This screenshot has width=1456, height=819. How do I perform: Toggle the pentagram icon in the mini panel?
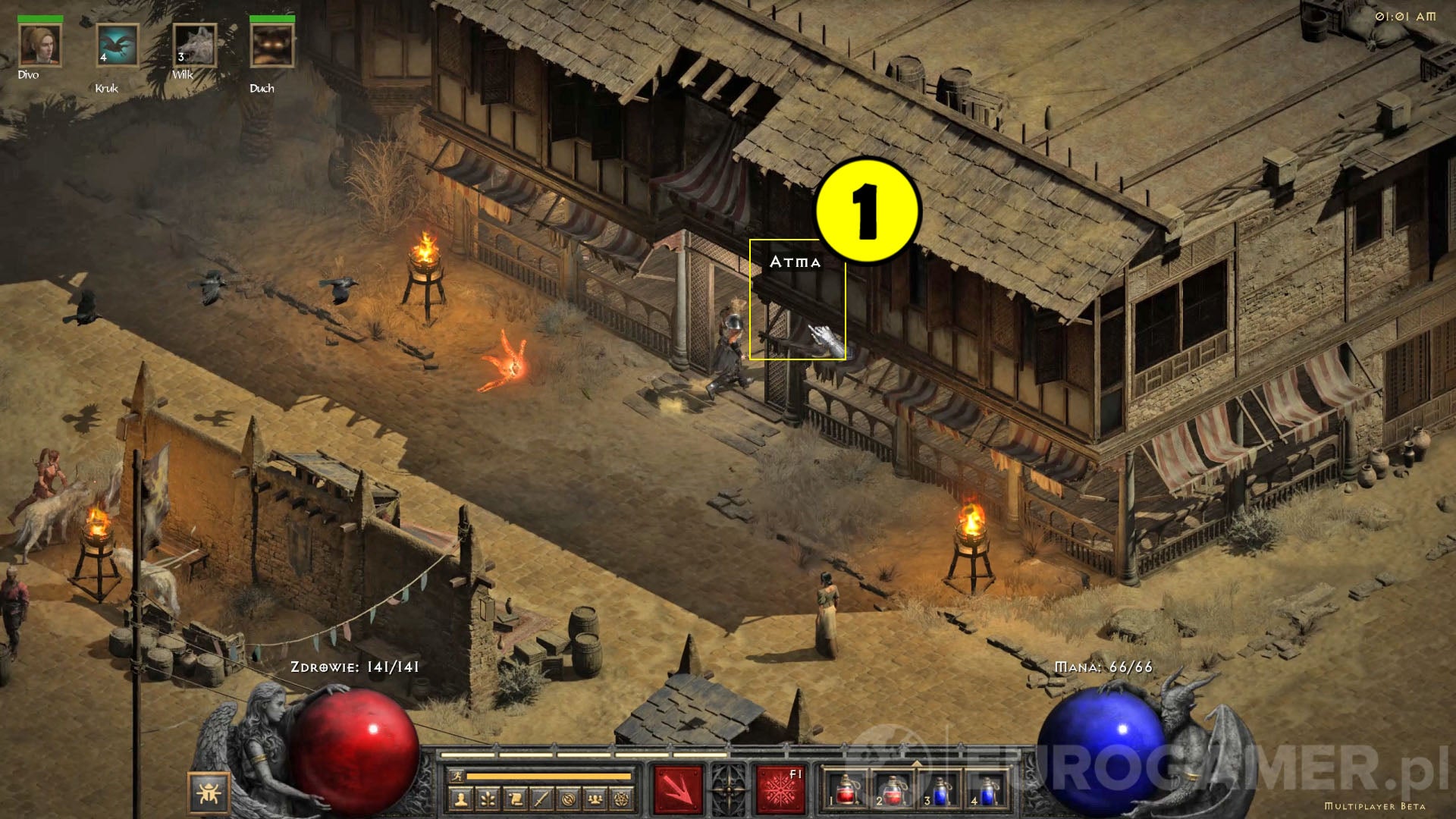(x=621, y=800)
